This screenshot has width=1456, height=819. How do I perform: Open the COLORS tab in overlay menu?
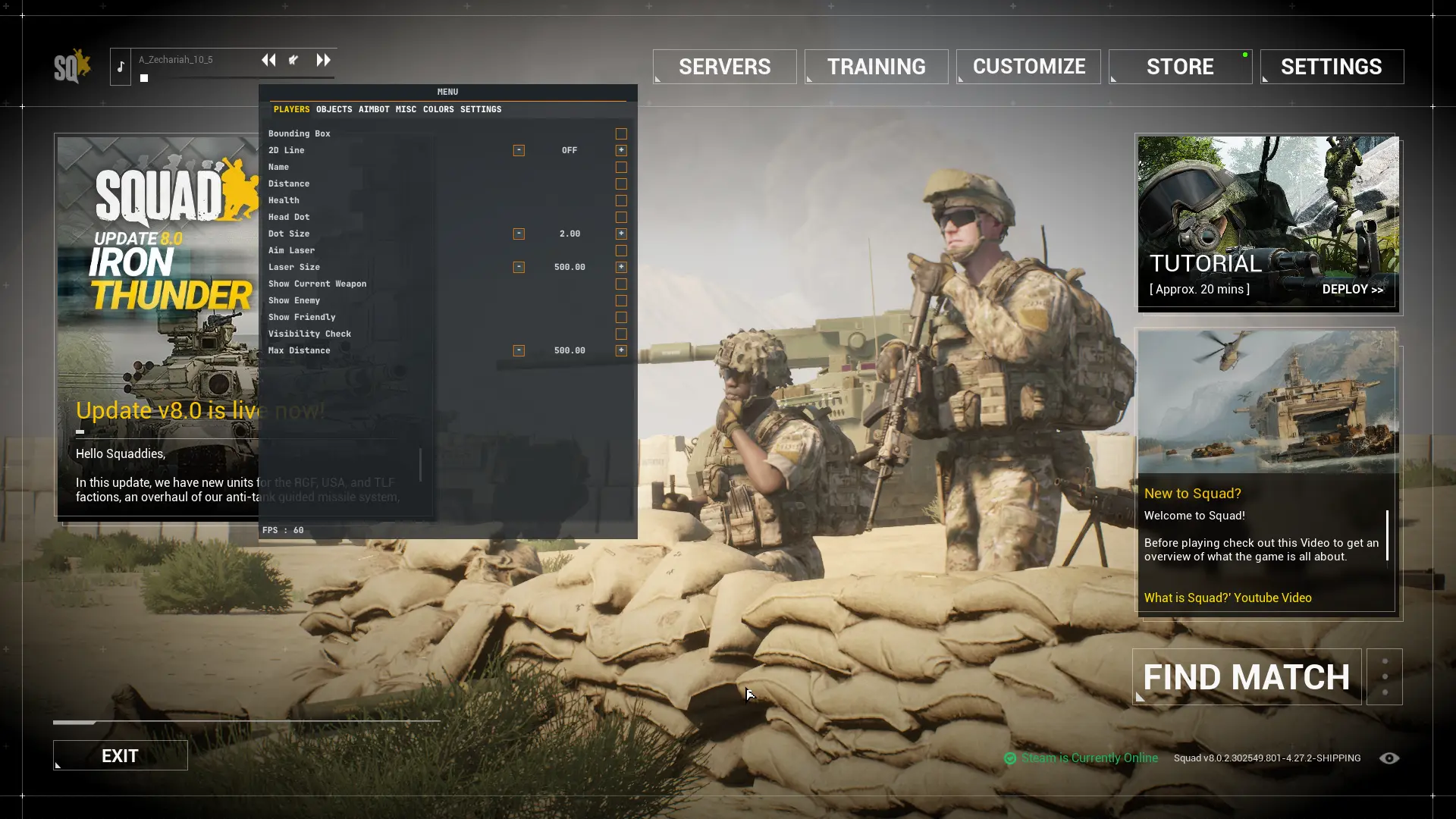(x=438, y=109)
